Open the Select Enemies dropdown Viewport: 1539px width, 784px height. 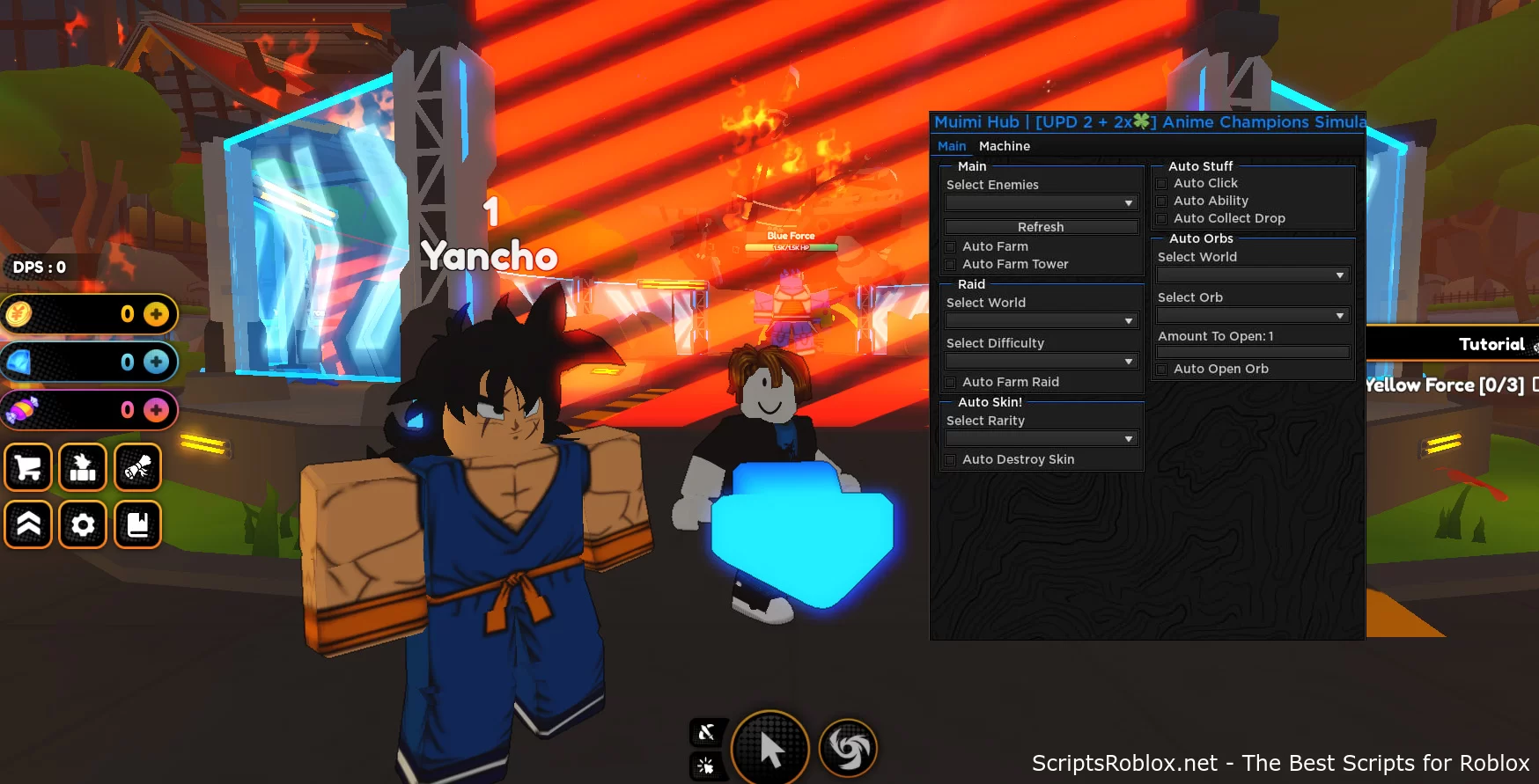point(1041,202)
